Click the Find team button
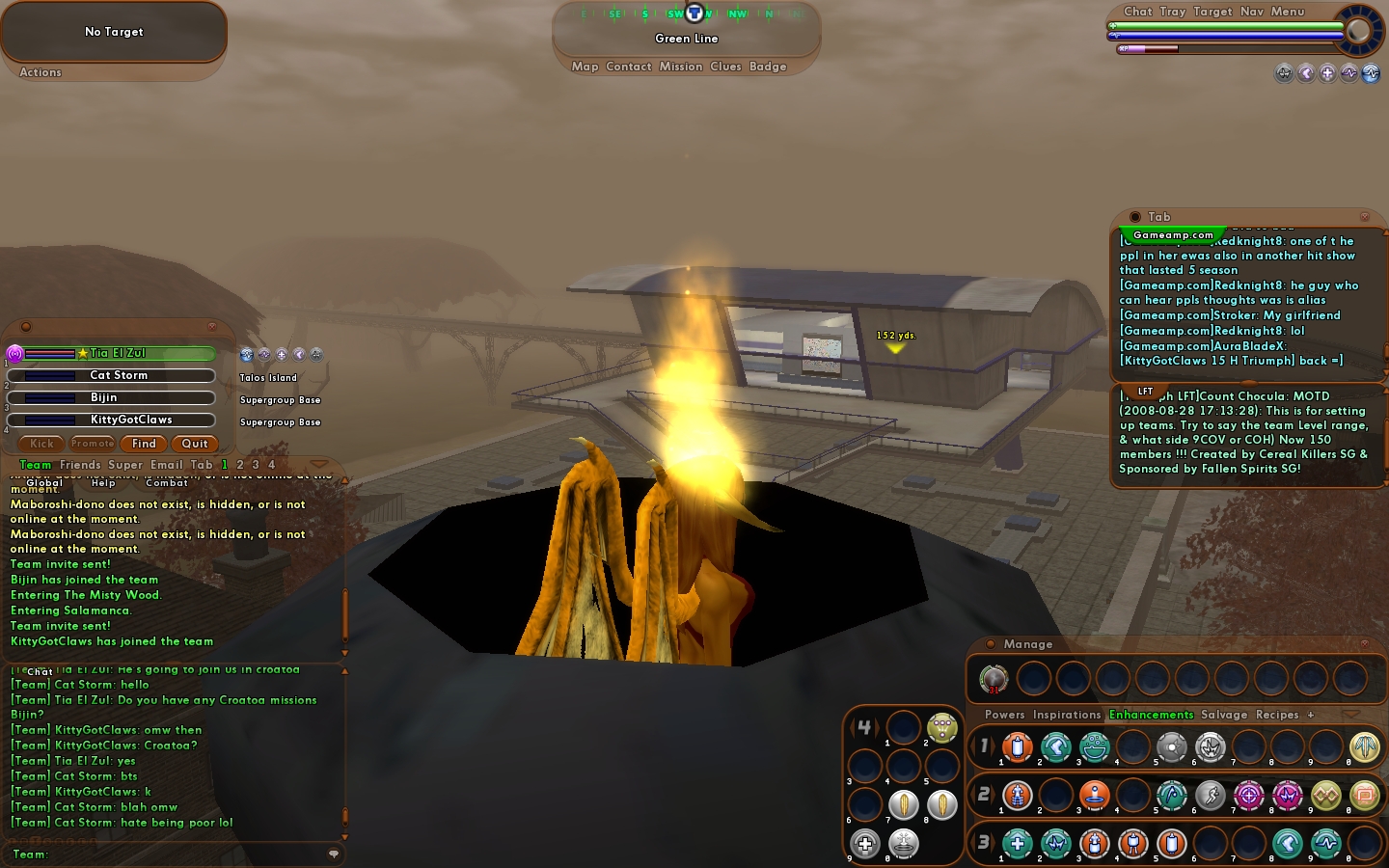The image size is (1389, 868). coord(144,444)
